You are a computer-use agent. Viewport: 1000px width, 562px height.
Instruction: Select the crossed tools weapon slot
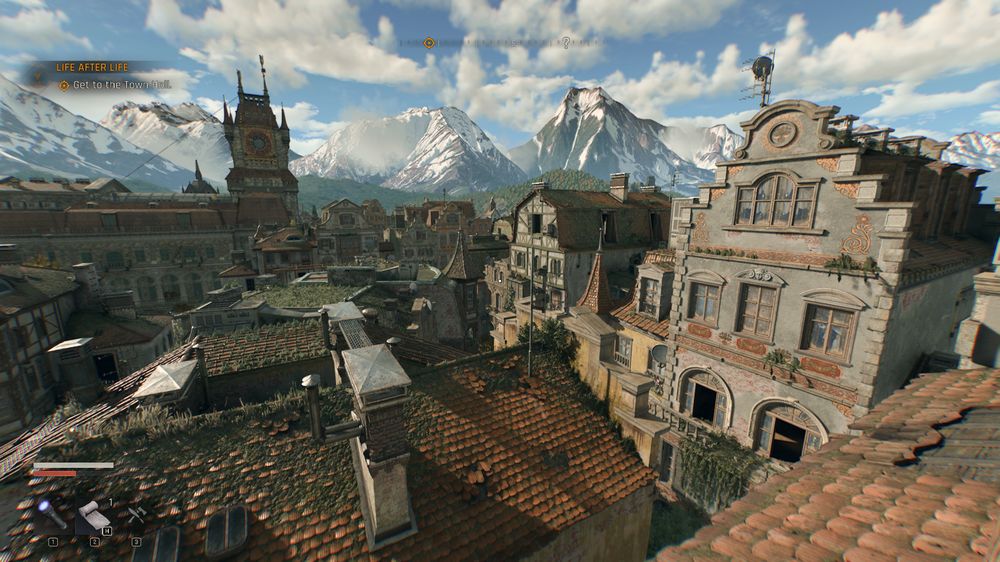135,514
